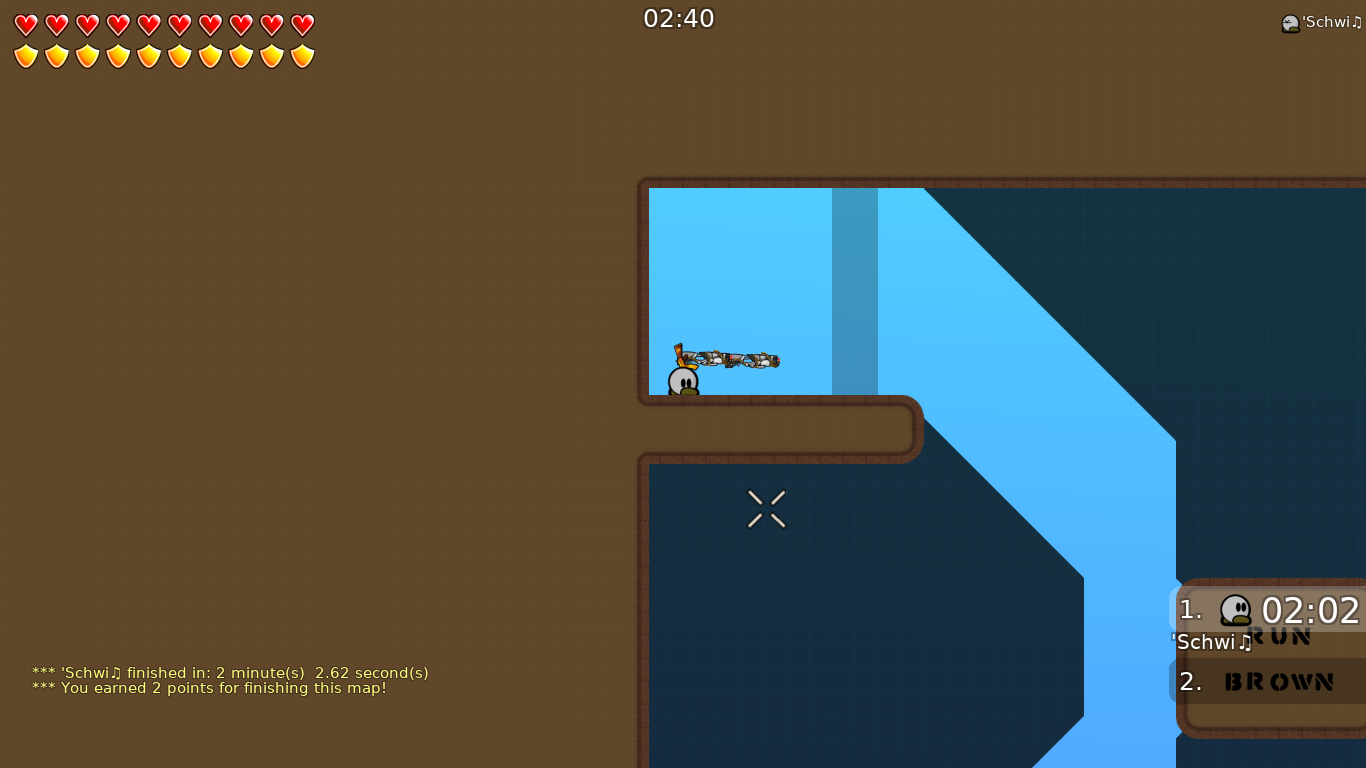Viewport: 1366px width, 768px height.
Task: Click 'Schwi's name in the top right corner
Action: tap(1330, 21)
